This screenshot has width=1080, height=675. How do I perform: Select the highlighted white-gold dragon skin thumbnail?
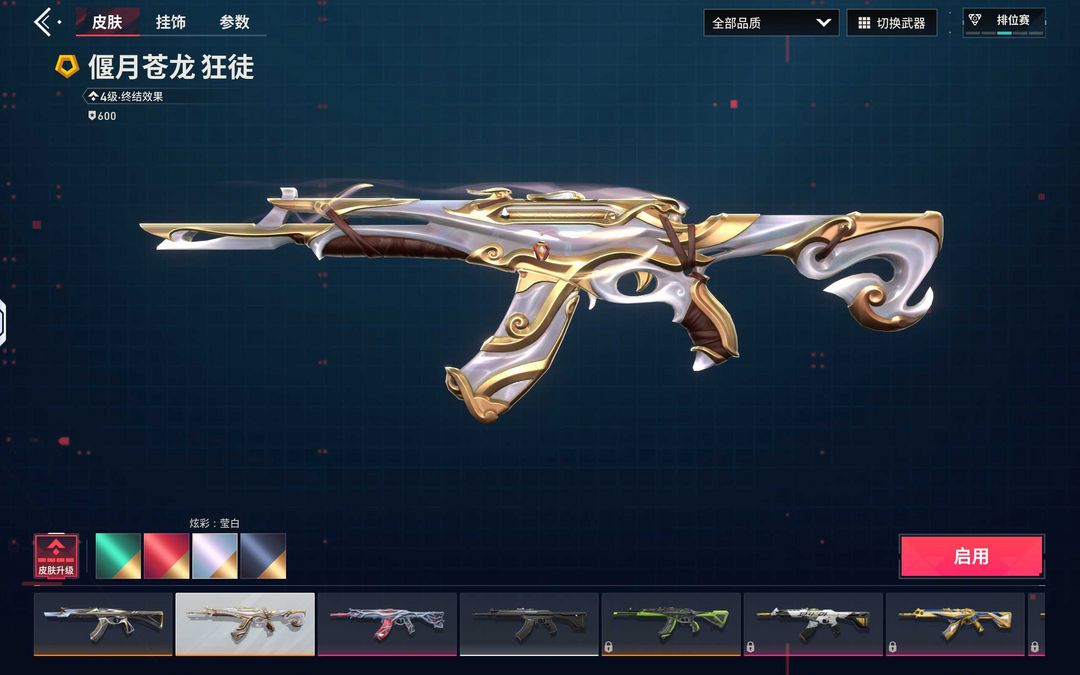click(245, 624)
